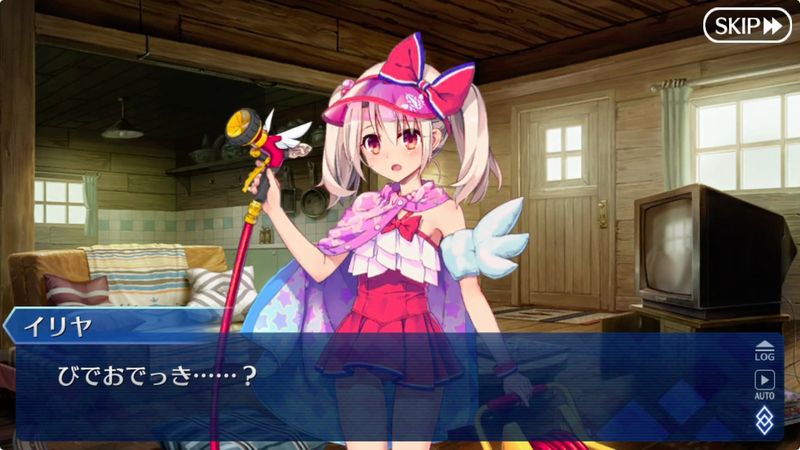Toggle AUTO dialogue playback
The image size is (800, 450).
pos(764,384)
